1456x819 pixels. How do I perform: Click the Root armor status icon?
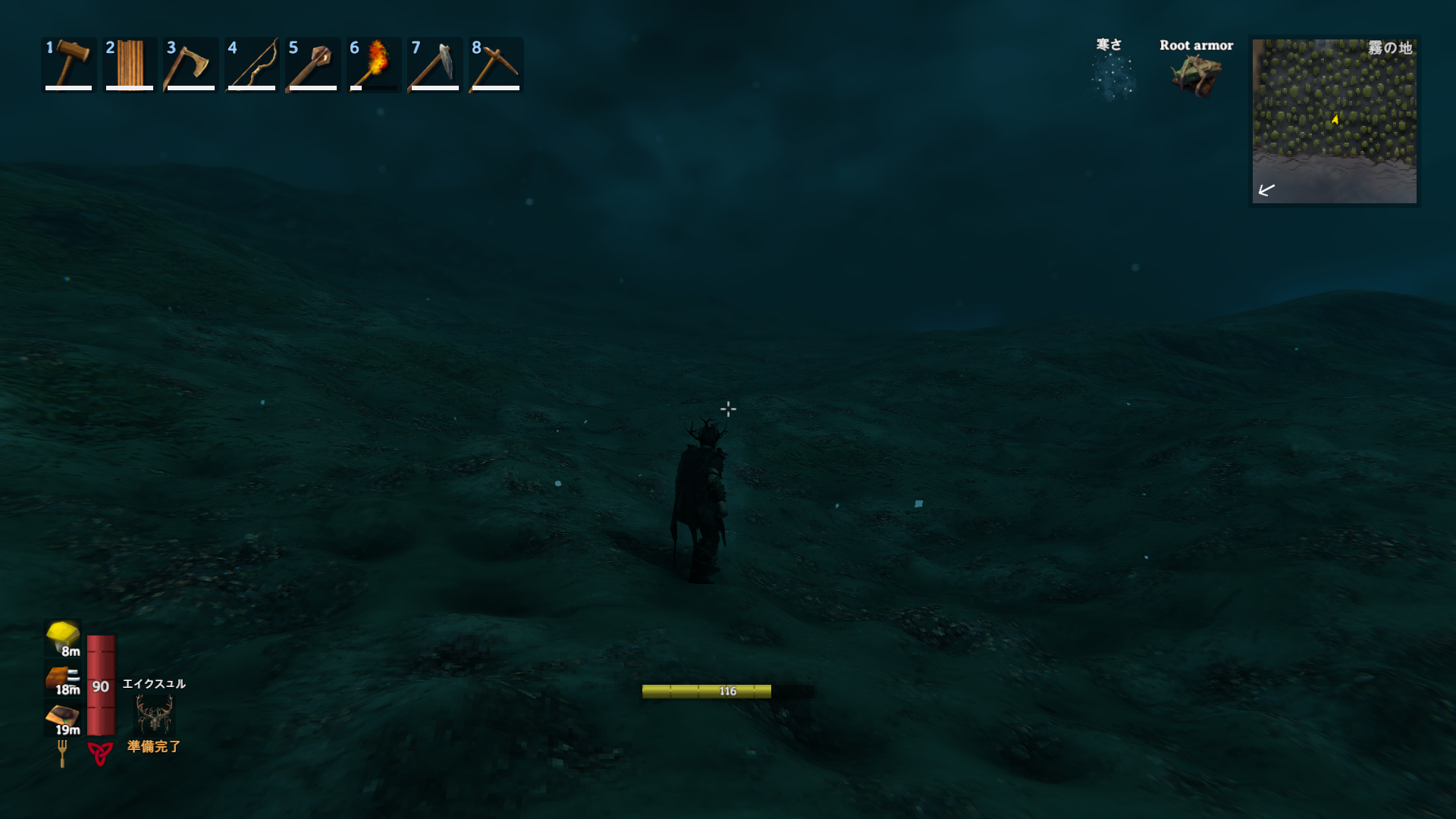[x=1196, y=76]
